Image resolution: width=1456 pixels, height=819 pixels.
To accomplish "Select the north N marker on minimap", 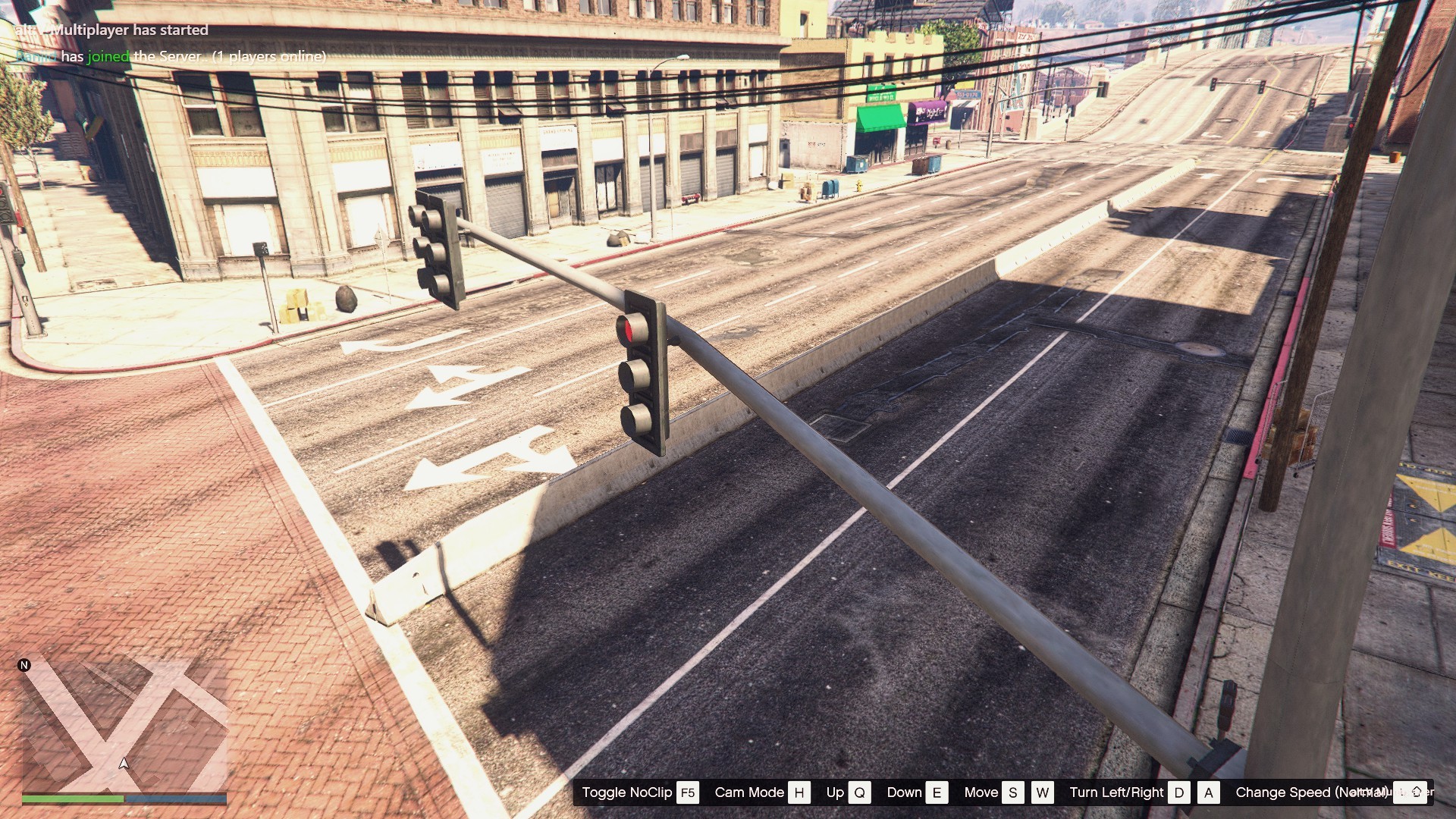I will pos(24,665).
